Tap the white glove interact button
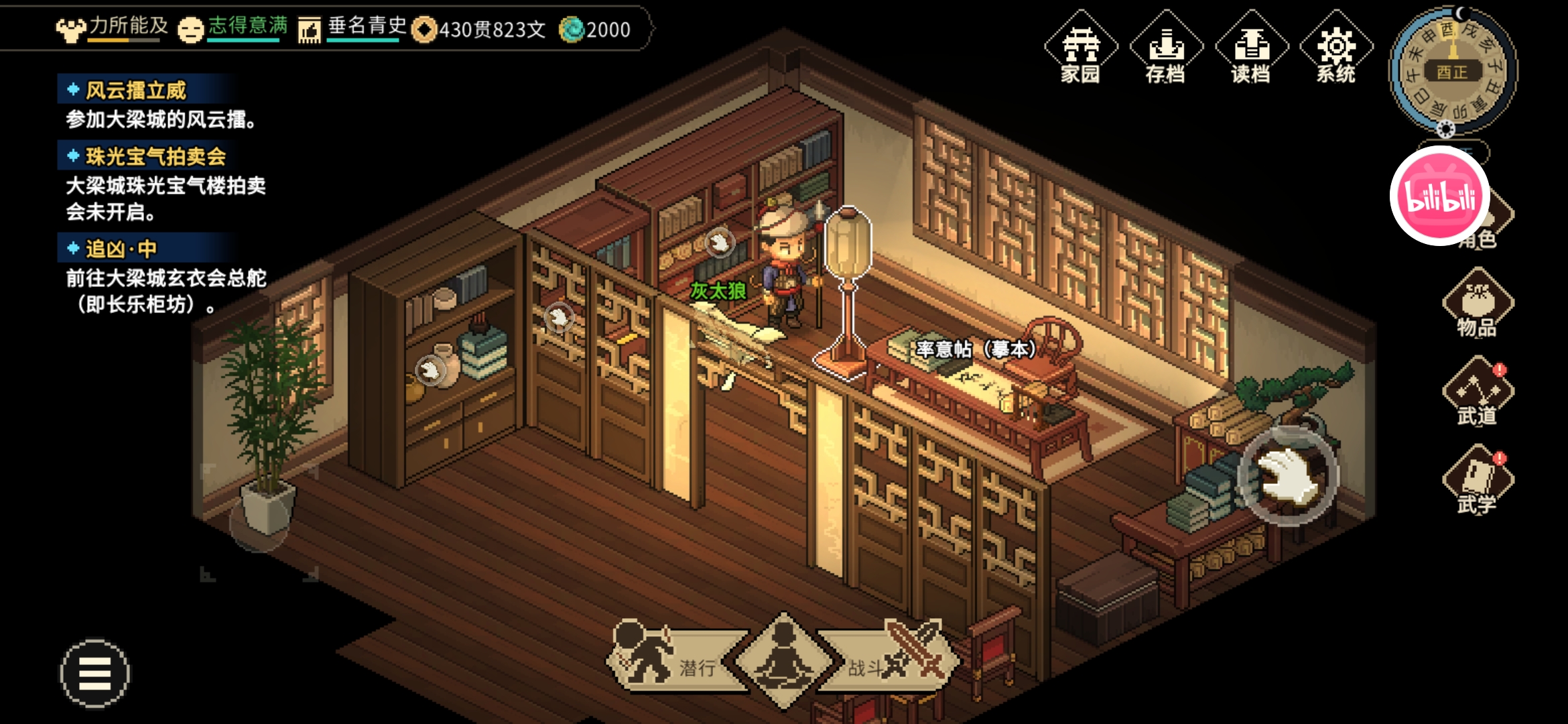The height and width of the screenshot is (724, 1568). pyautogui.click(x=1287, y=475)
